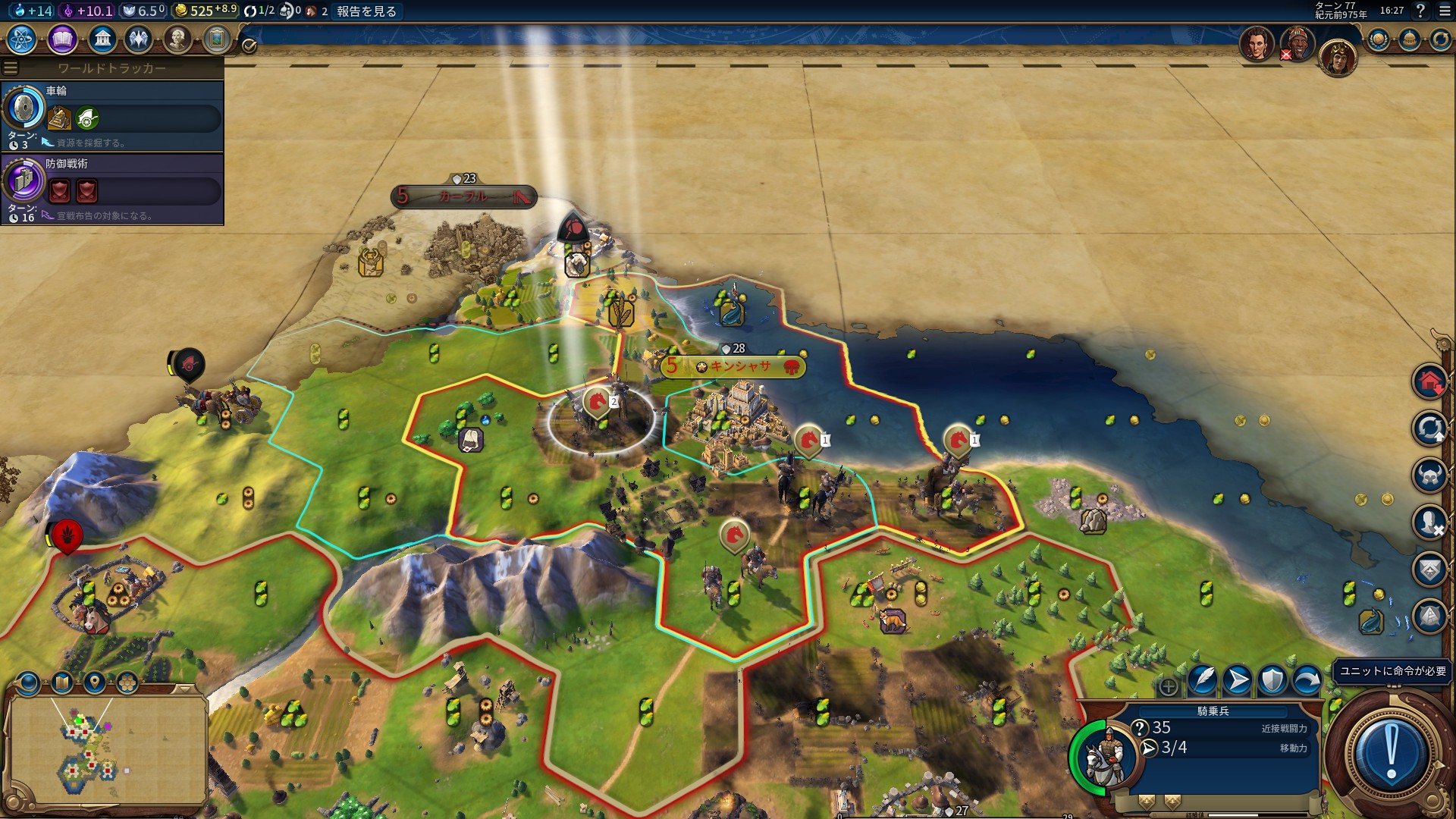1456x819 pixels.
Task: Click the 報告を見る reports button
Action: (x=366, y=11)
